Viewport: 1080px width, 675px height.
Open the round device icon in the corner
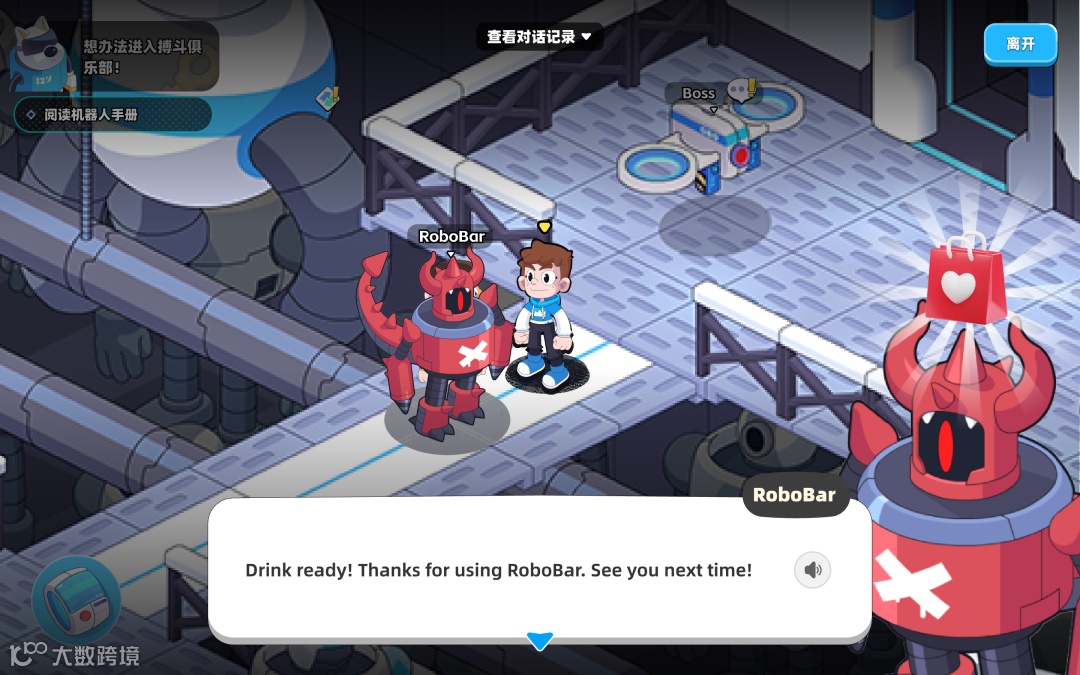pyautogui.click(x=76, y=602)
